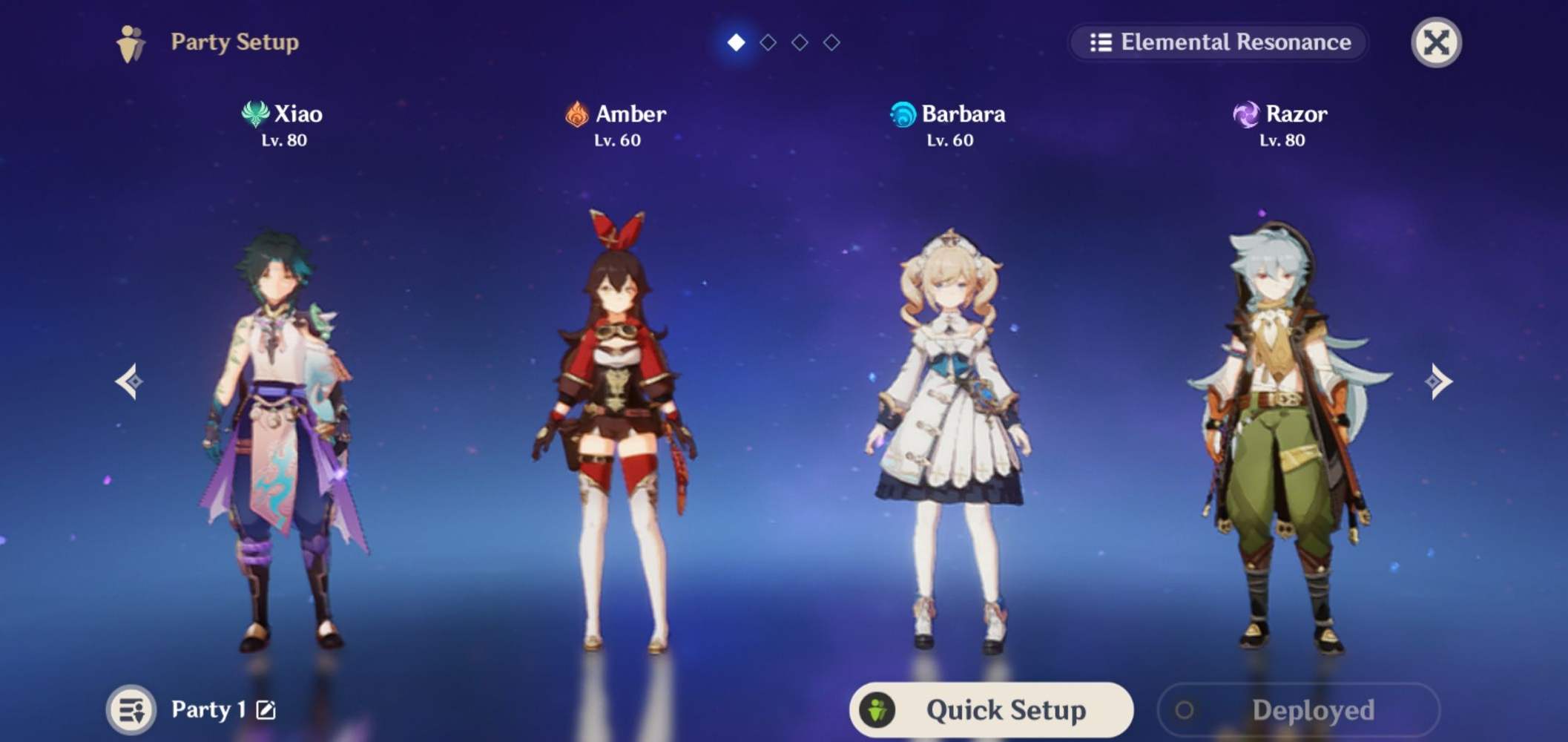Viewport: 1568px width, 742px height.
Task: Click the Electro element icon beside Razor
Action: click(x=1246, y=114)
